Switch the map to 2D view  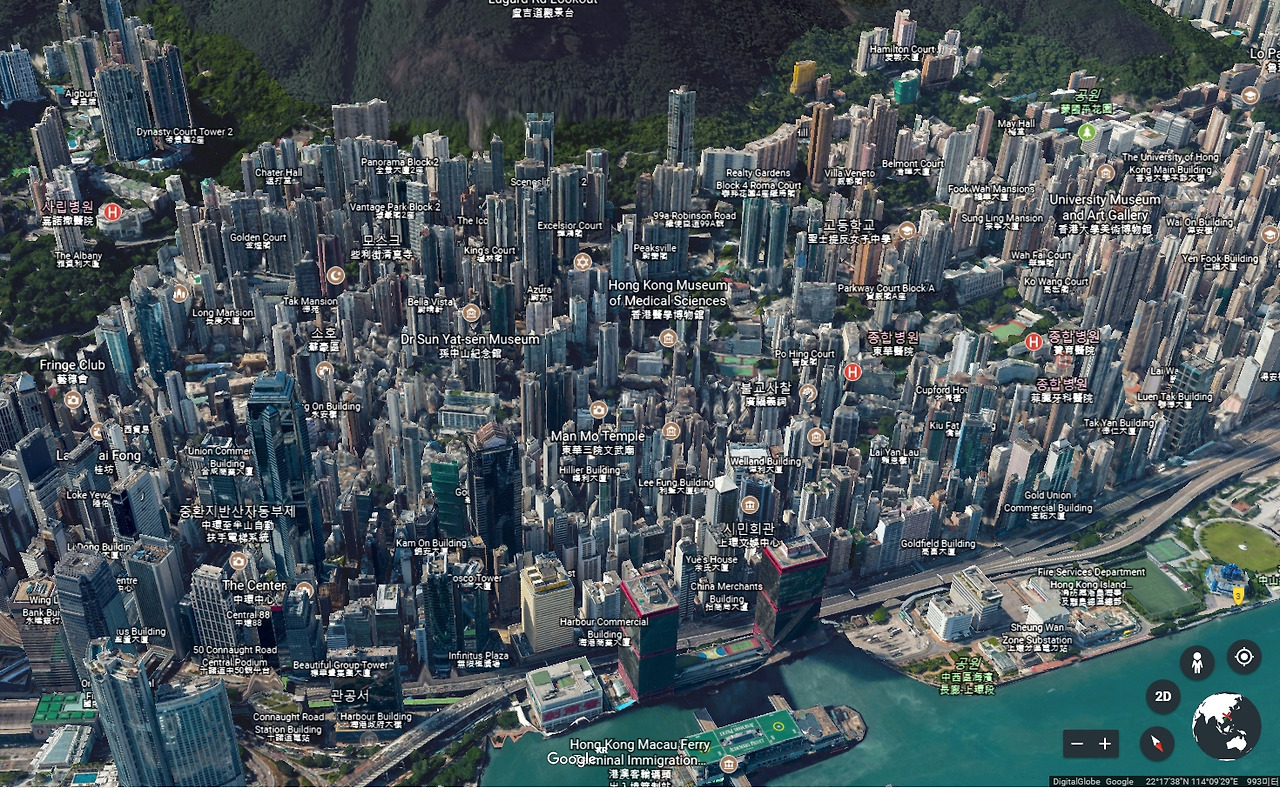1163,697
